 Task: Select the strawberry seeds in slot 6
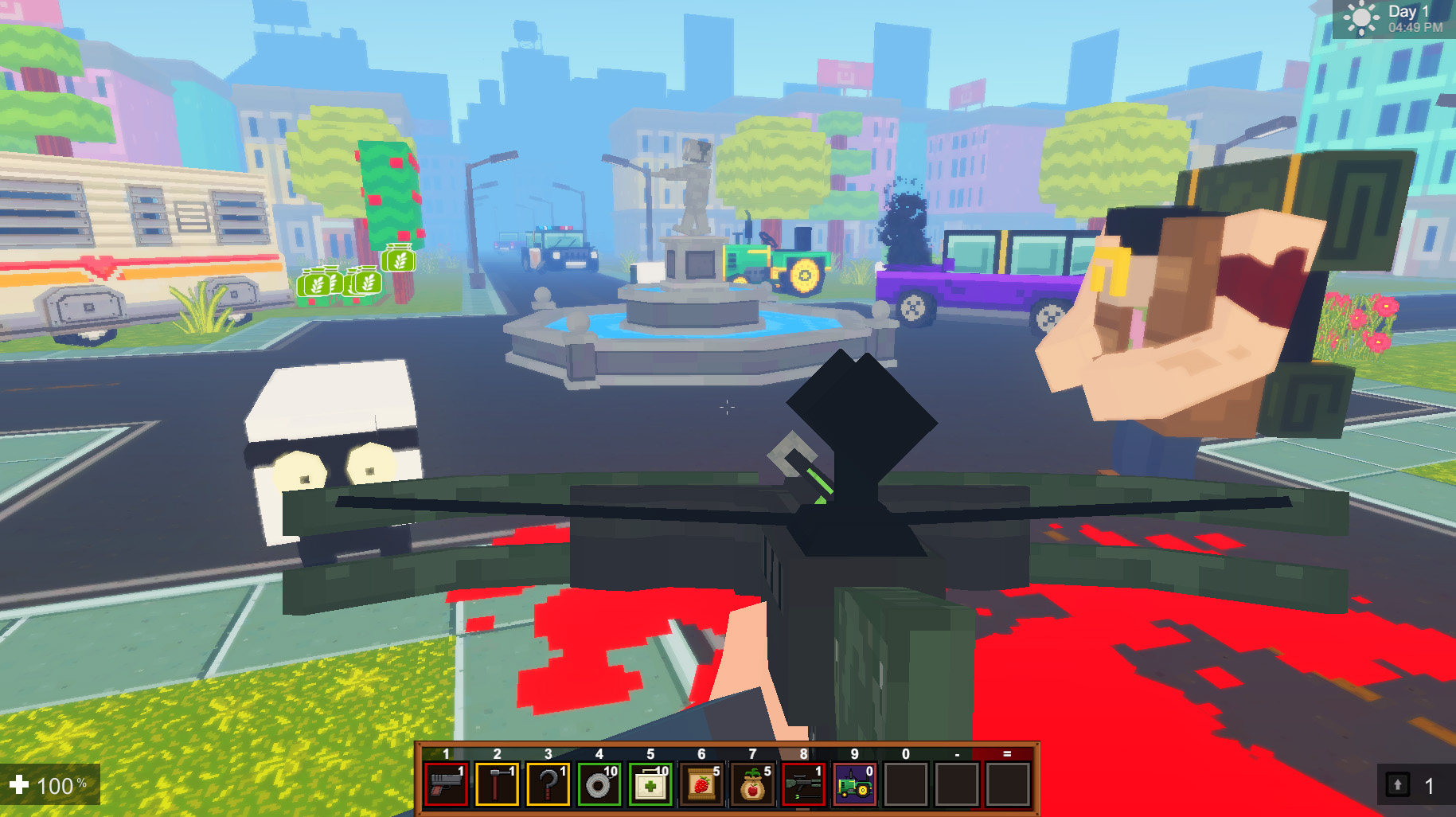[x=702, y=784]
